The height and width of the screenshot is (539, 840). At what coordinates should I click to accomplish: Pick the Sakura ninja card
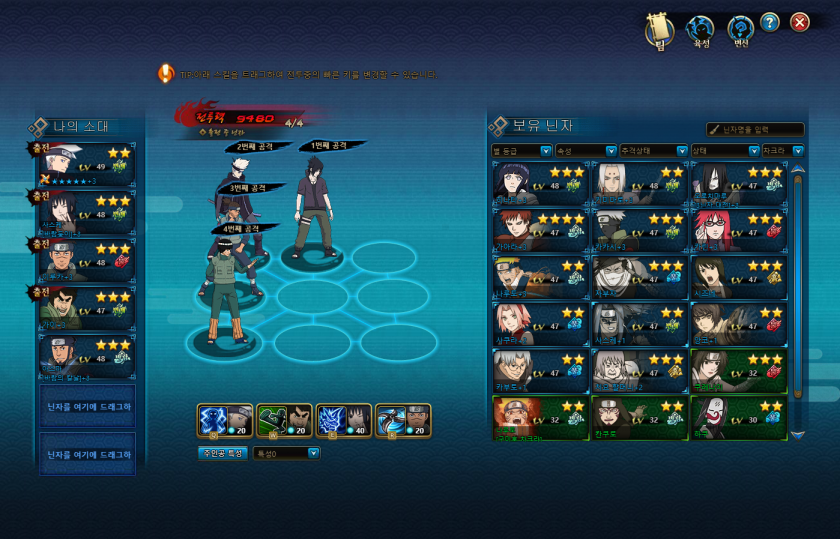(x=538, y=322)
